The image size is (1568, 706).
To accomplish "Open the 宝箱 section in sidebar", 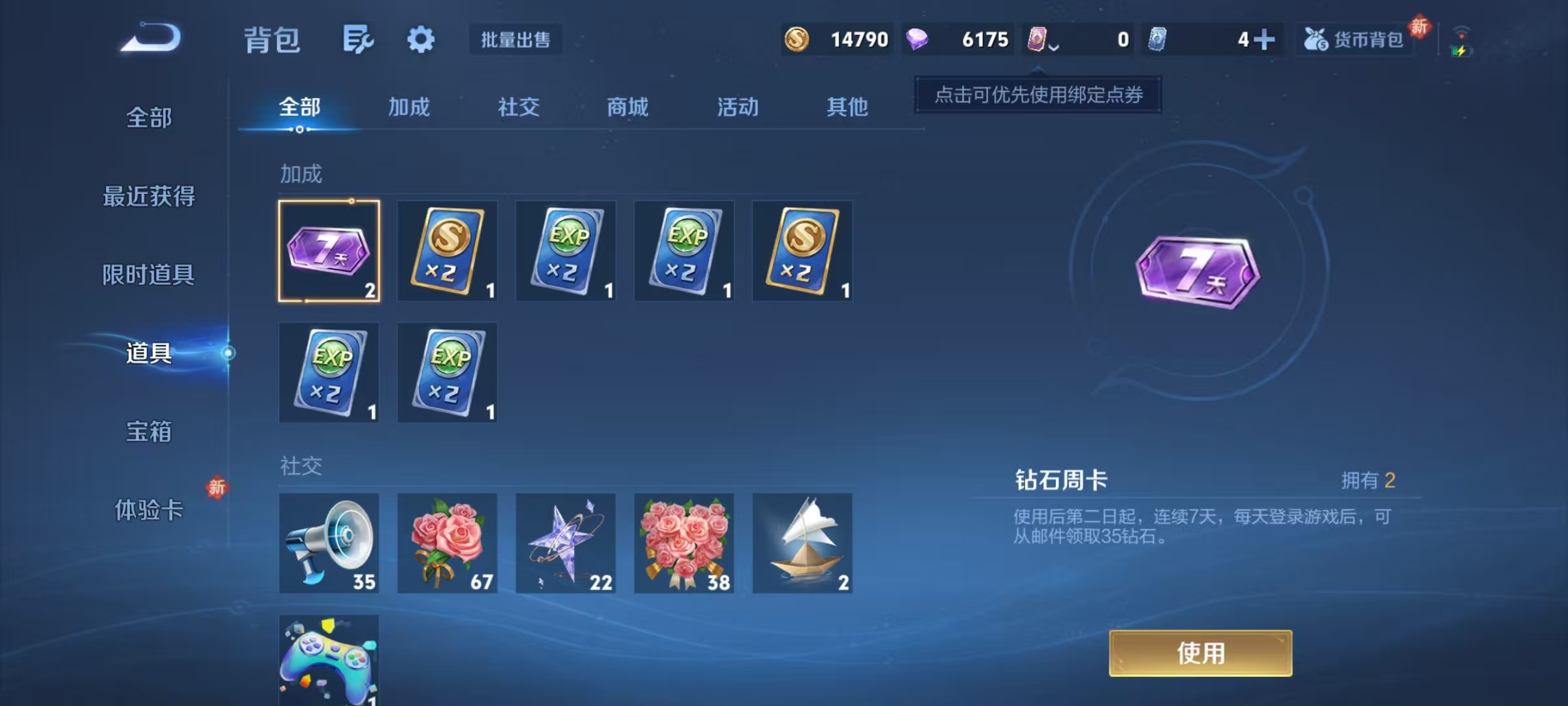I will (x=149, y=433).
